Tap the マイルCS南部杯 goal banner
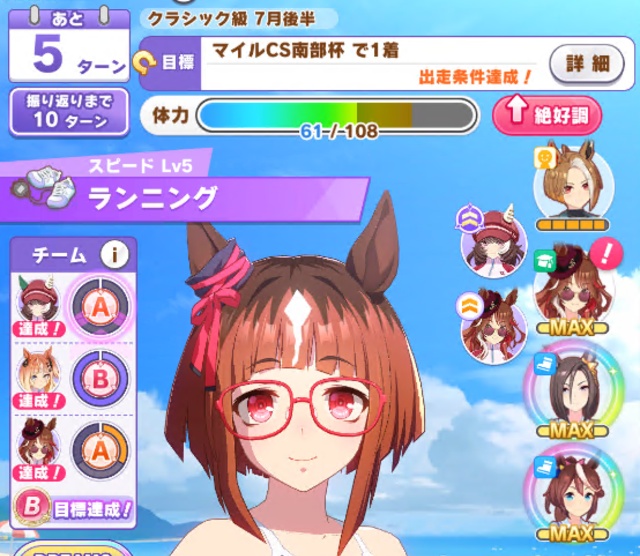Image resolution: width=640 pixels, height=556 pixels. 370,61
